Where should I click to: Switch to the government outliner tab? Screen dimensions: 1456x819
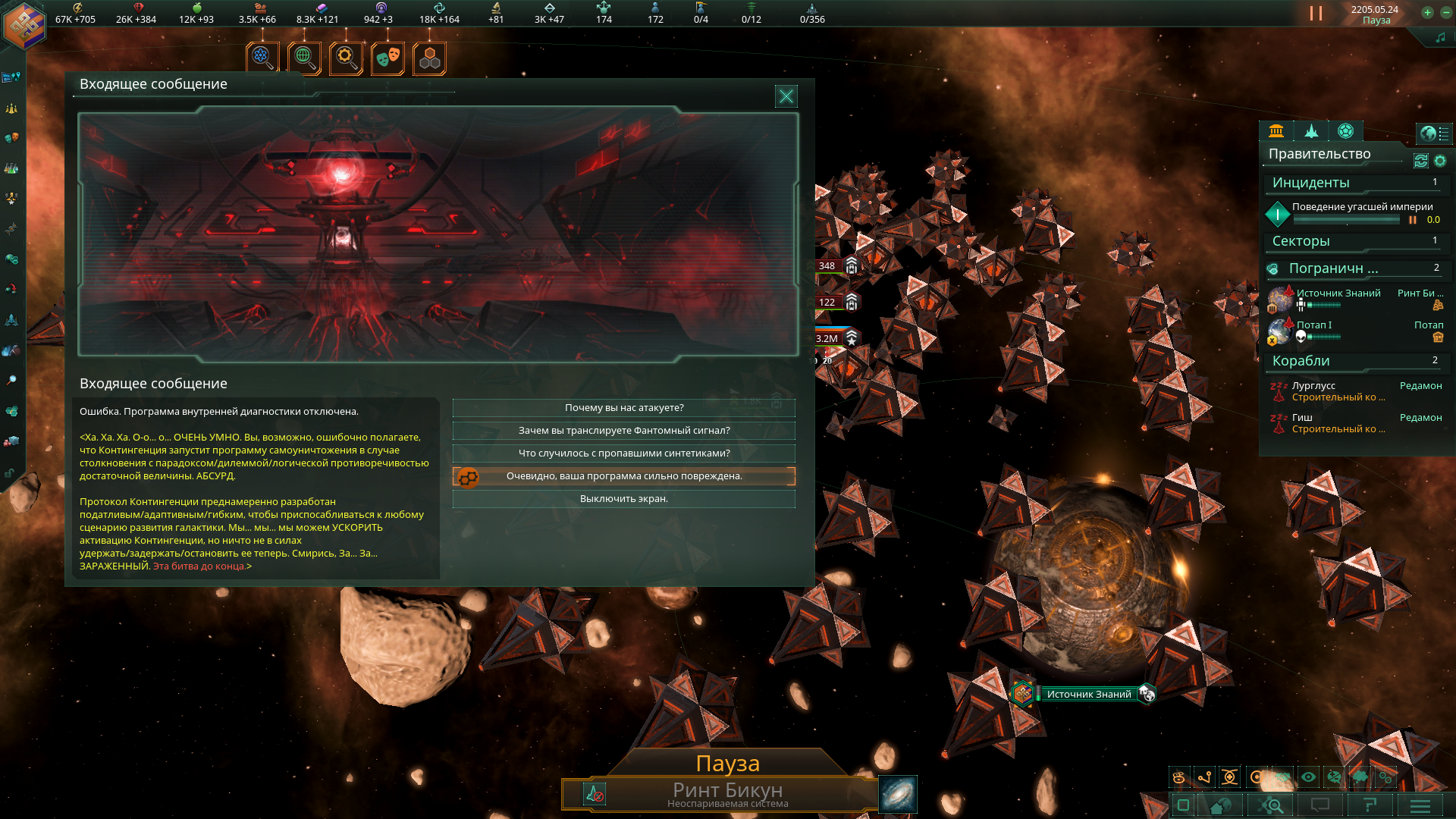pos(1276,131)
